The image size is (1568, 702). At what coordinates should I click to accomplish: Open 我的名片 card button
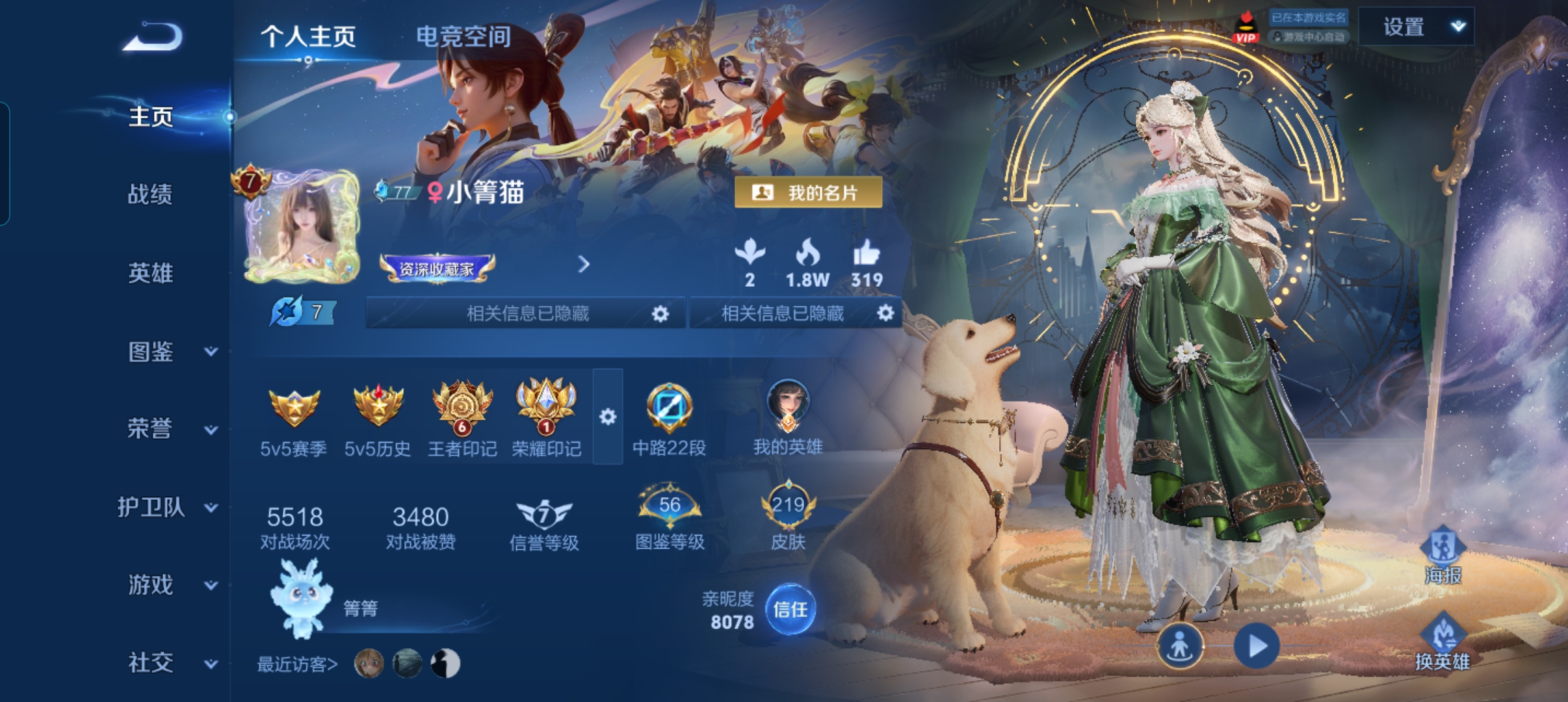tap(808, 192)
